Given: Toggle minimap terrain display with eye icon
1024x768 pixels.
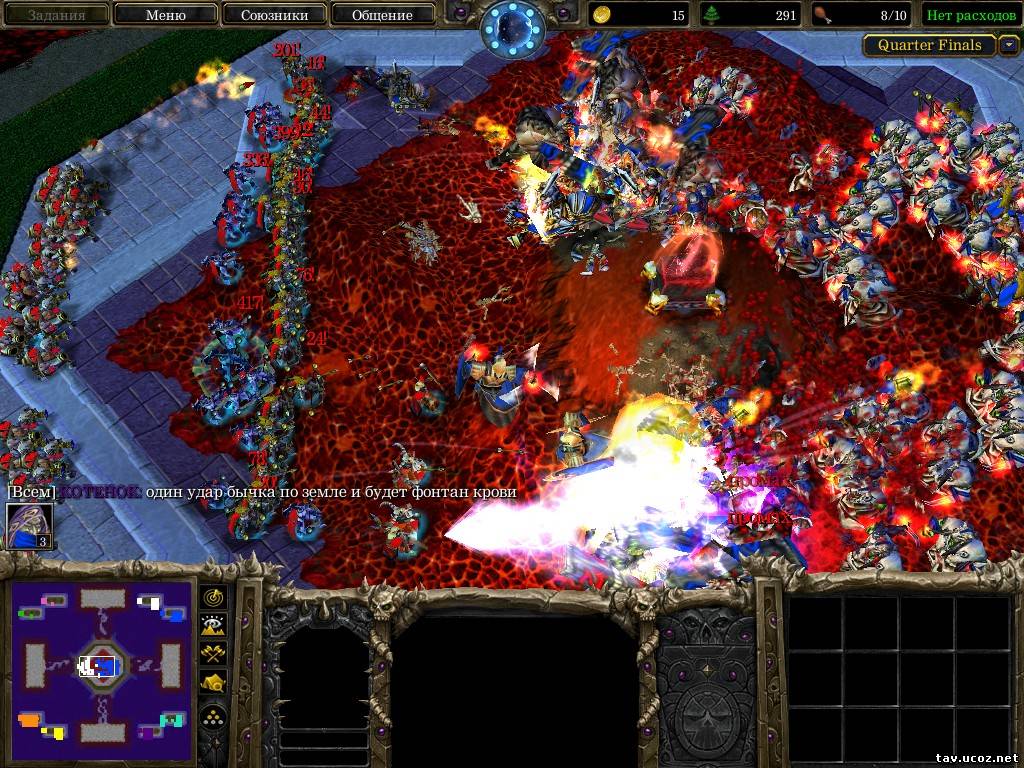Looking at the screenshot, I should coord(214,625).
